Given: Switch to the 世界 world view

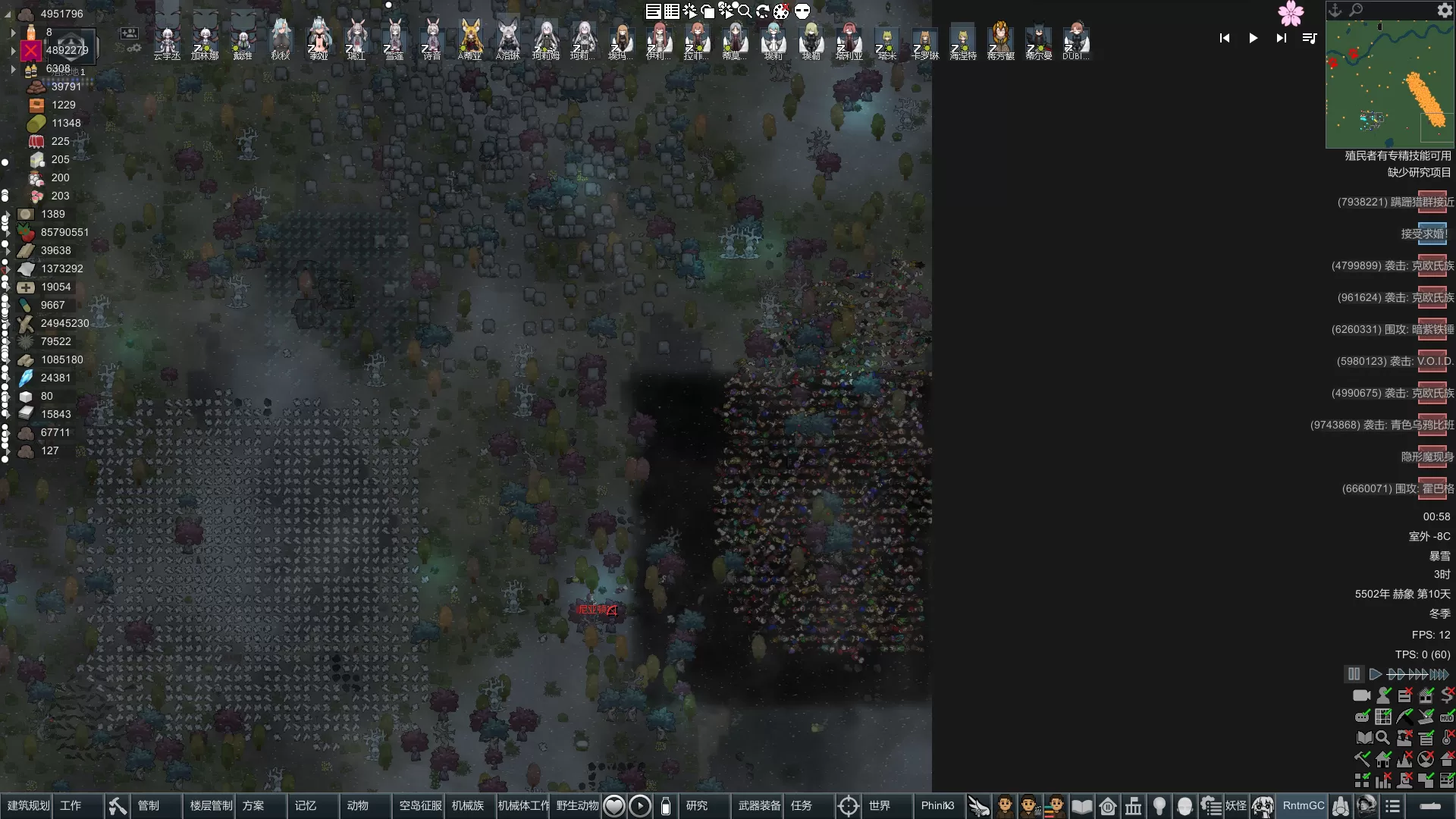Looking at the screenshot, I should (x=879, y=806).
